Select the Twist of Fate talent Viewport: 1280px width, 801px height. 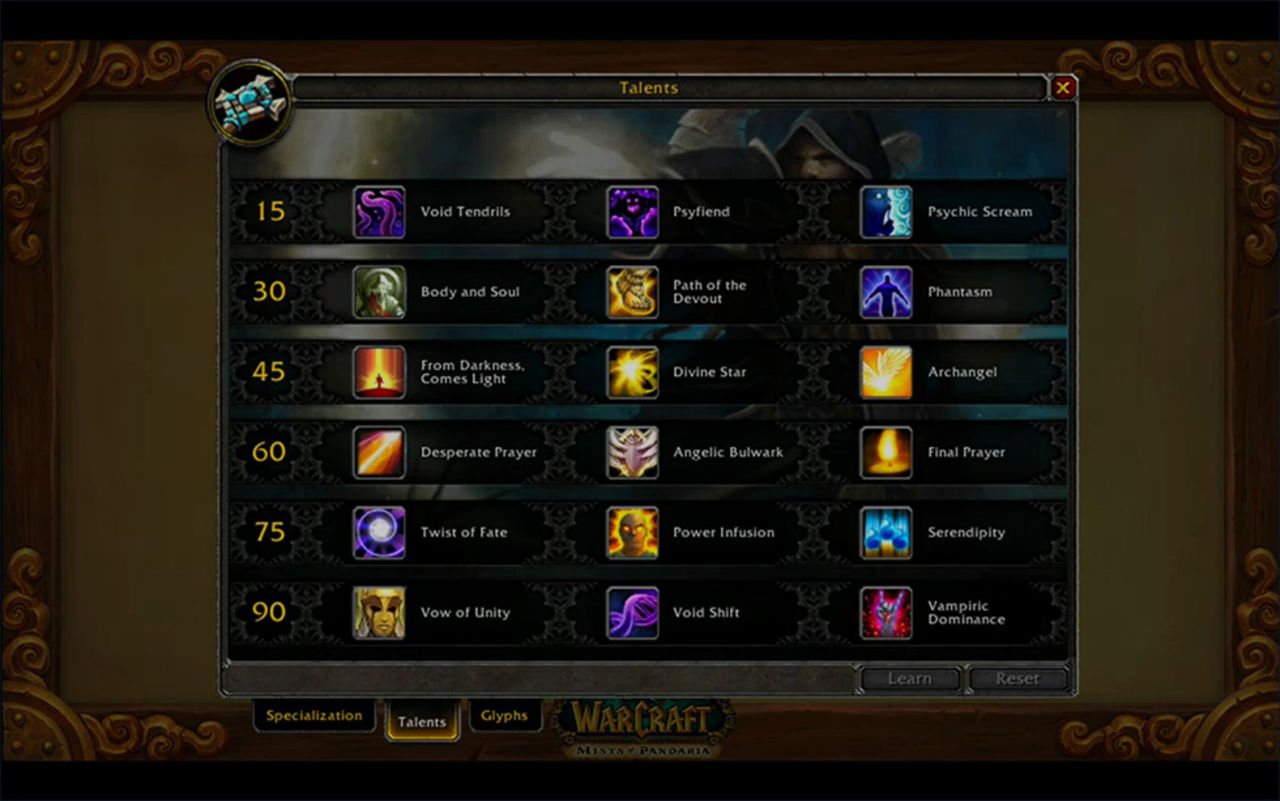coord(380,532)
